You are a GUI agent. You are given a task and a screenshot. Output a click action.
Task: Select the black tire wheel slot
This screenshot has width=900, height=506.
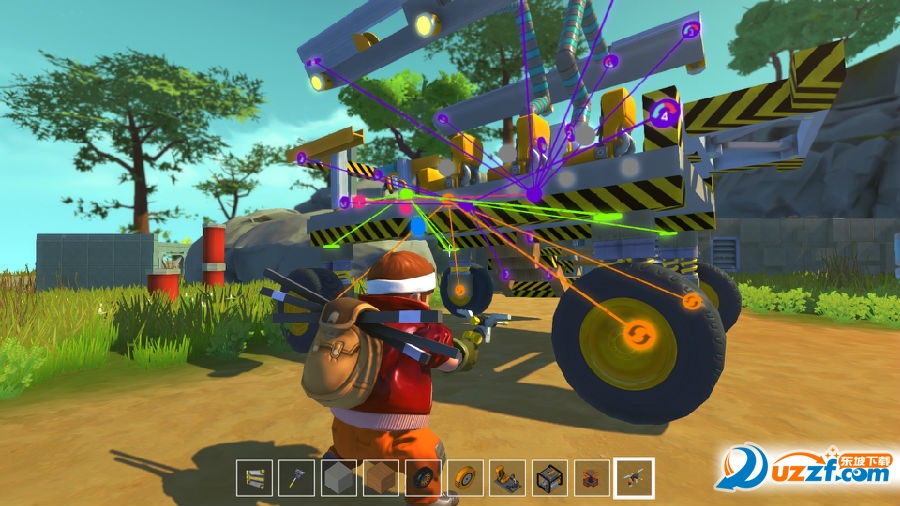pyautogui.click(x=423, y=478)
